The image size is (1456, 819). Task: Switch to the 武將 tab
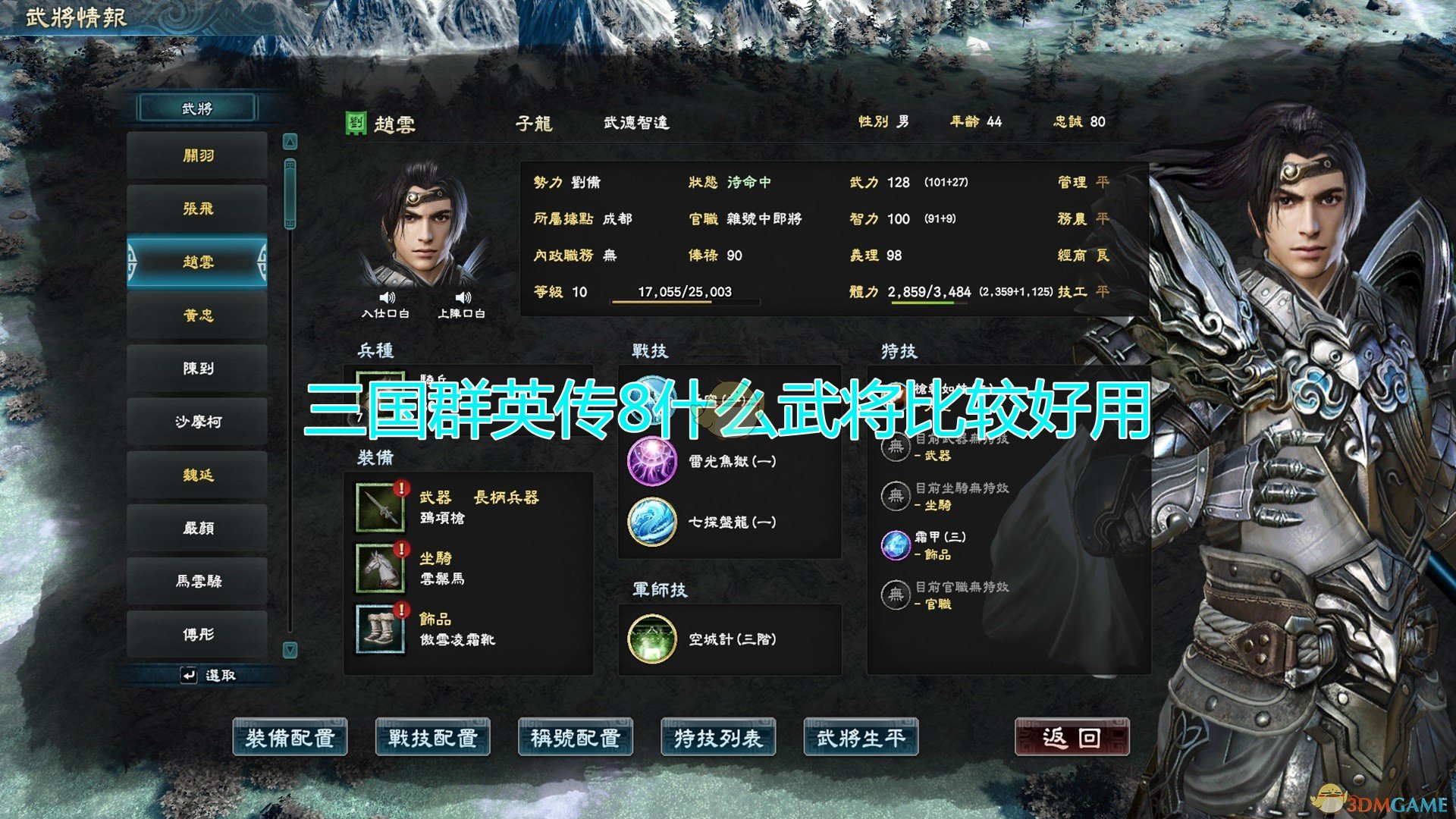(x=197, y=108)
